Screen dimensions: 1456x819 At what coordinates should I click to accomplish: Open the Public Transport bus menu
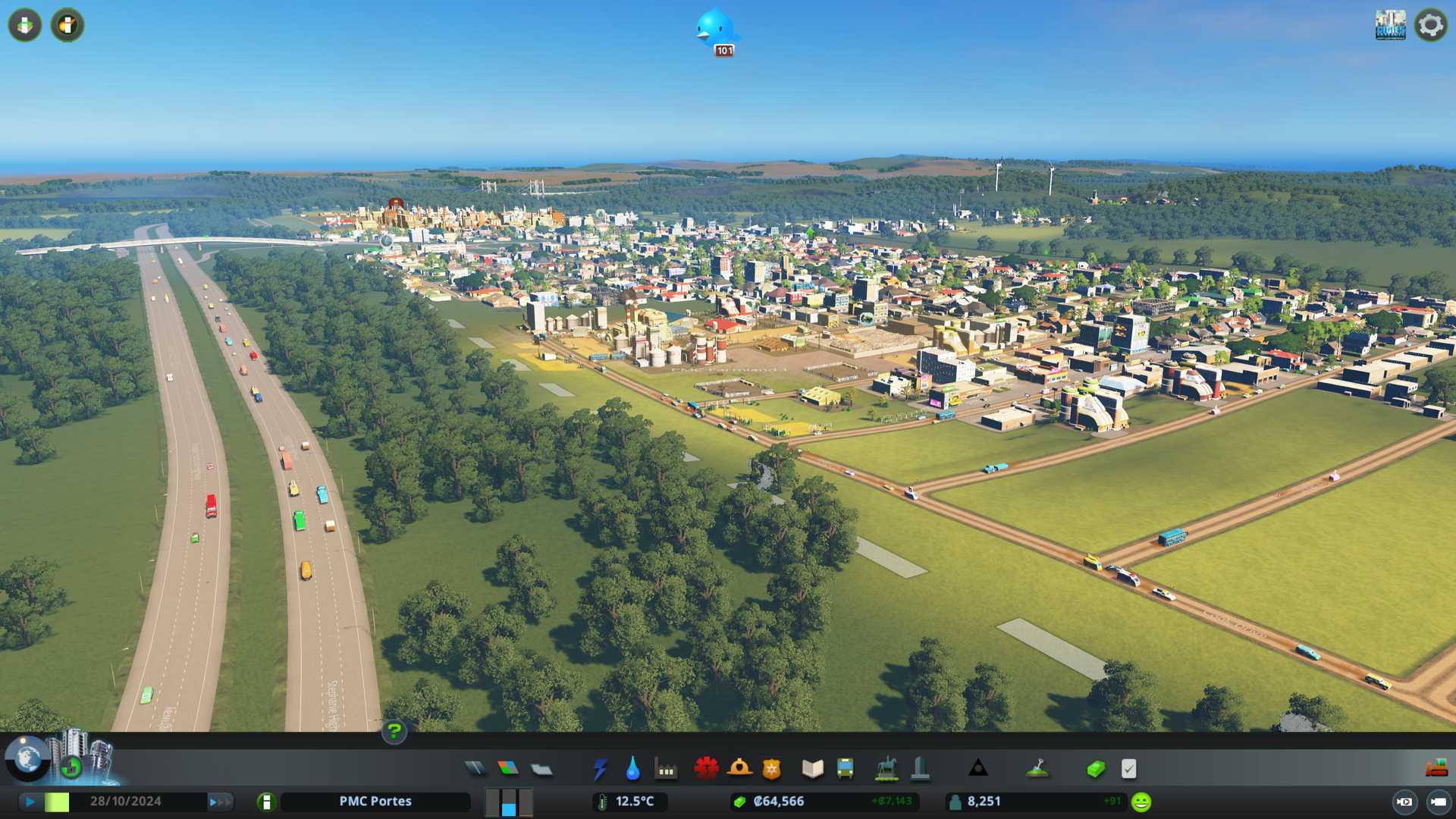(x=845, y=769)
